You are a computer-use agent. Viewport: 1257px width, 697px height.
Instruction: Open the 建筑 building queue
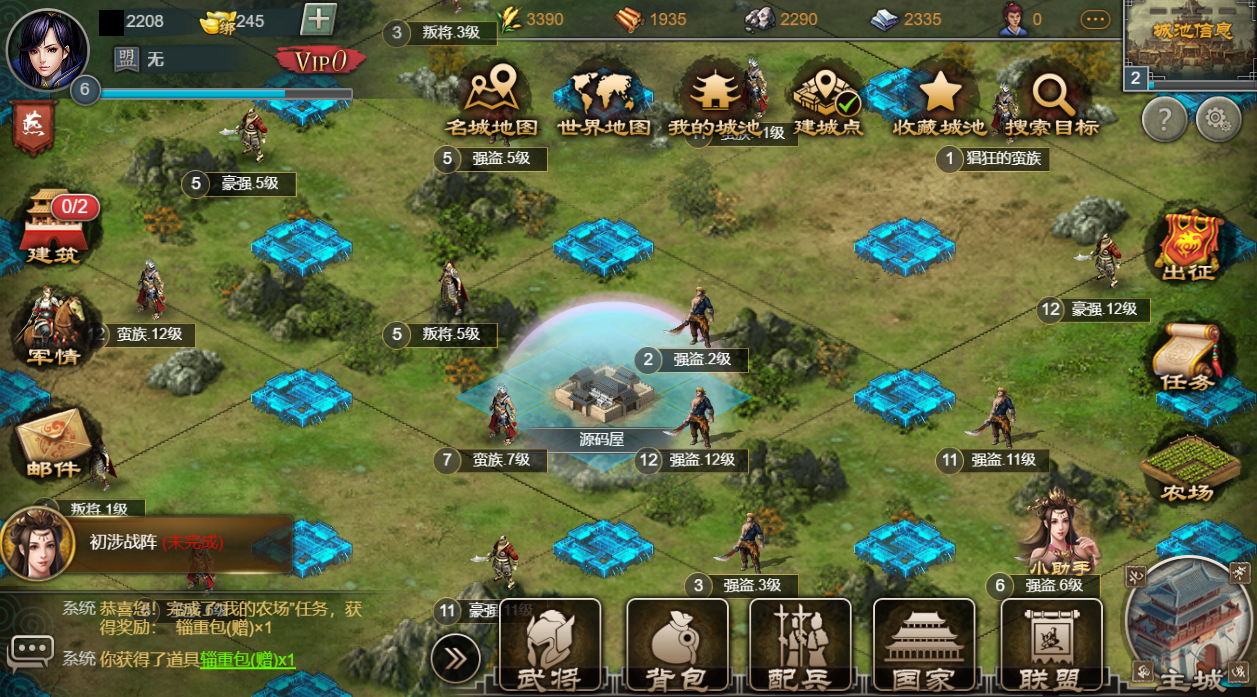coord(52,227)
